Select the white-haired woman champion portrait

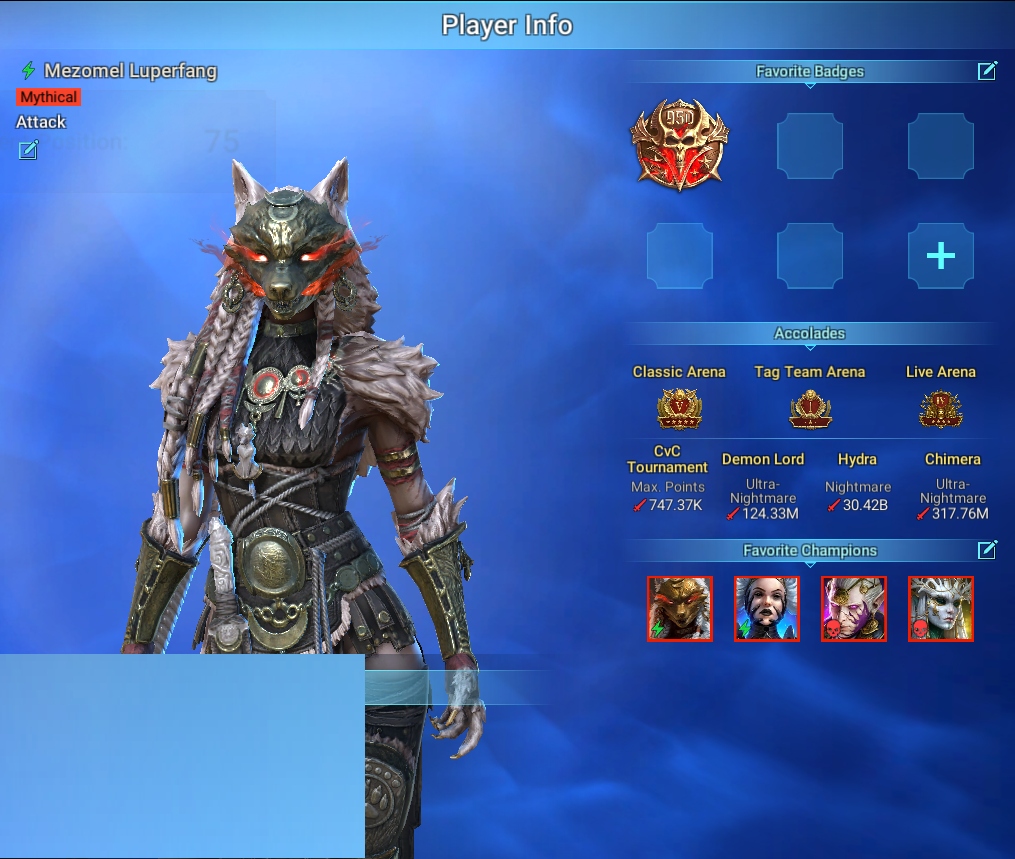(767, 608)
